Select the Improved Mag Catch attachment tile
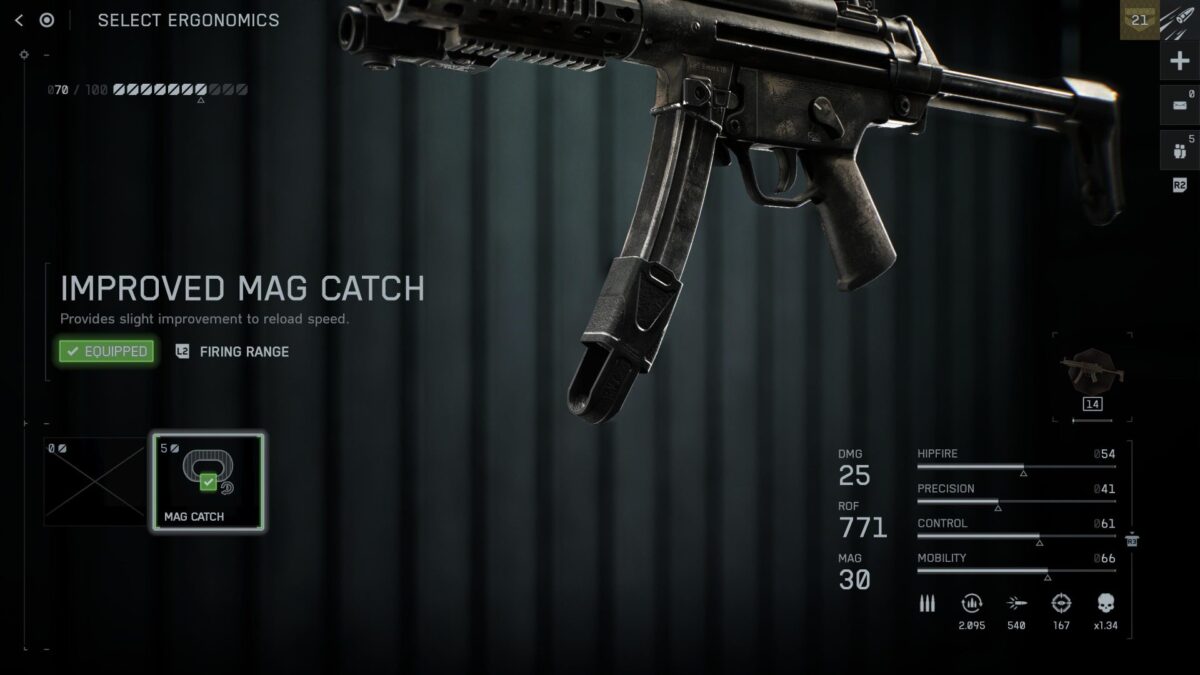1200x675 pixels. click(x=208, y=482)
